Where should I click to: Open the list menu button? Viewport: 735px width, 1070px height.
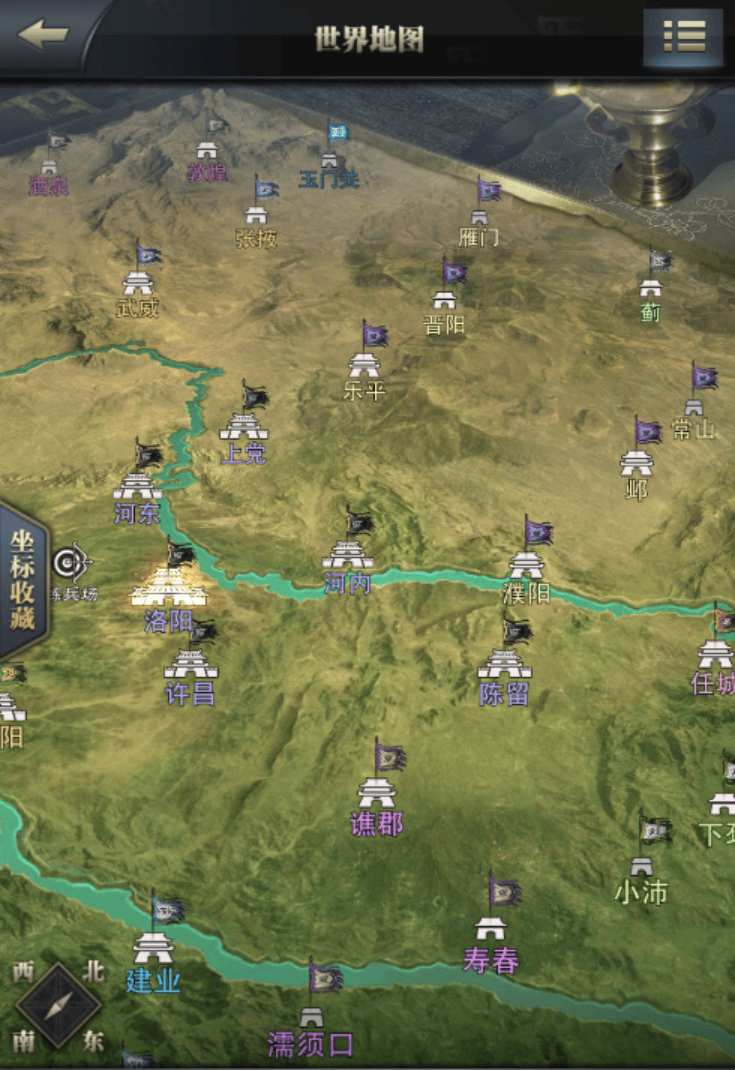click(x=684, y=37)
